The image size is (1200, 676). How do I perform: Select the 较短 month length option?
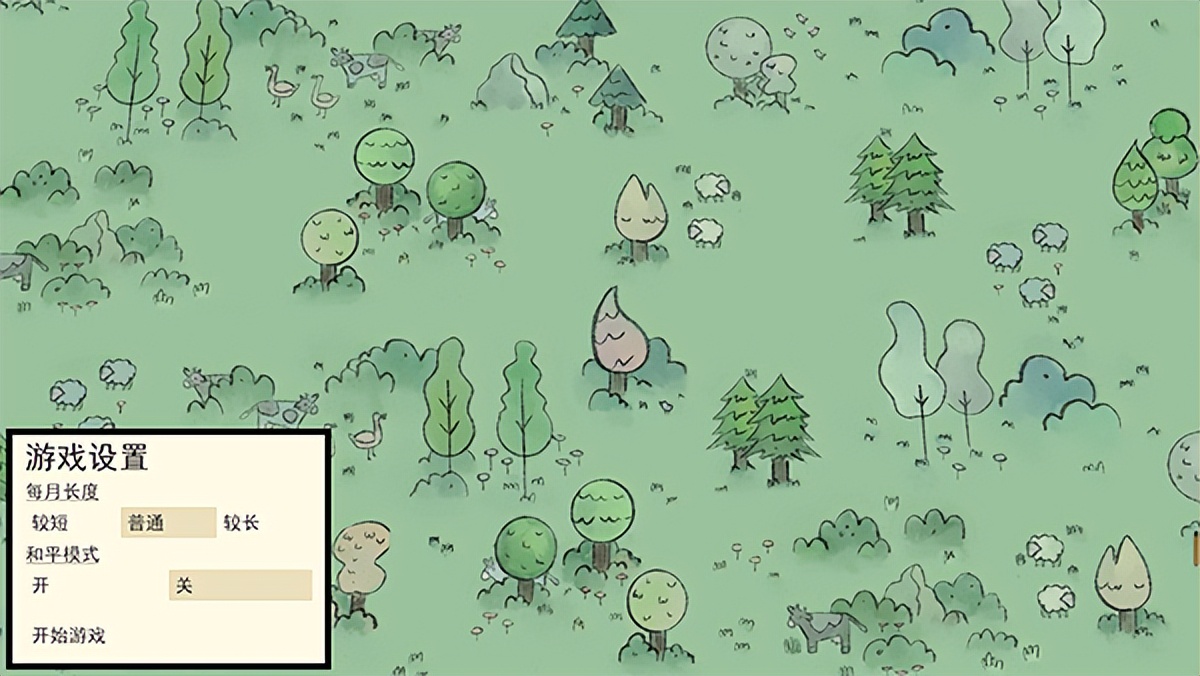tap(50, 523)
